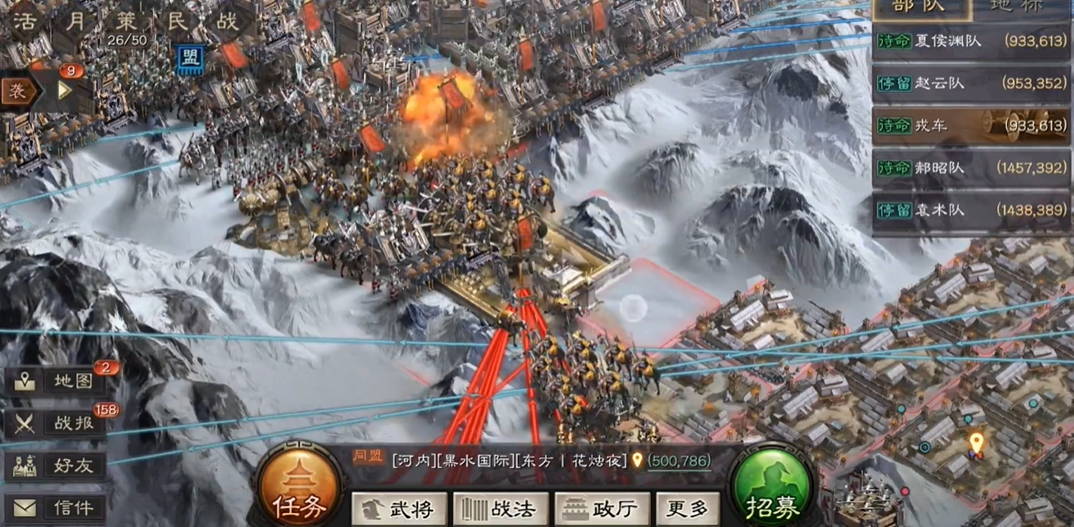Switch to the 地标 landmarks tab
Screen dimensions: 1074x527
pos(1016,8)
